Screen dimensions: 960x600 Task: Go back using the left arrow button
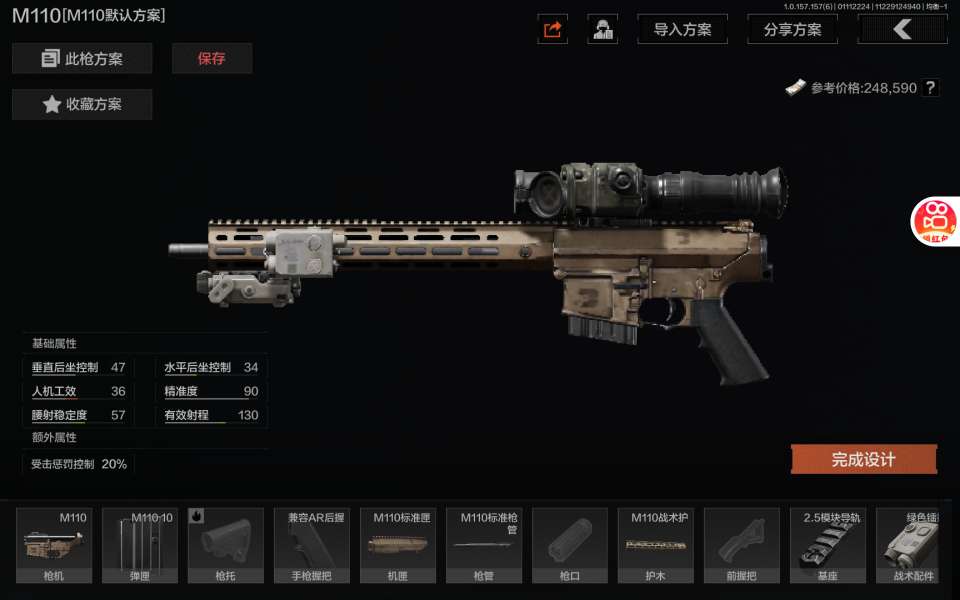(x=902, y=30)
